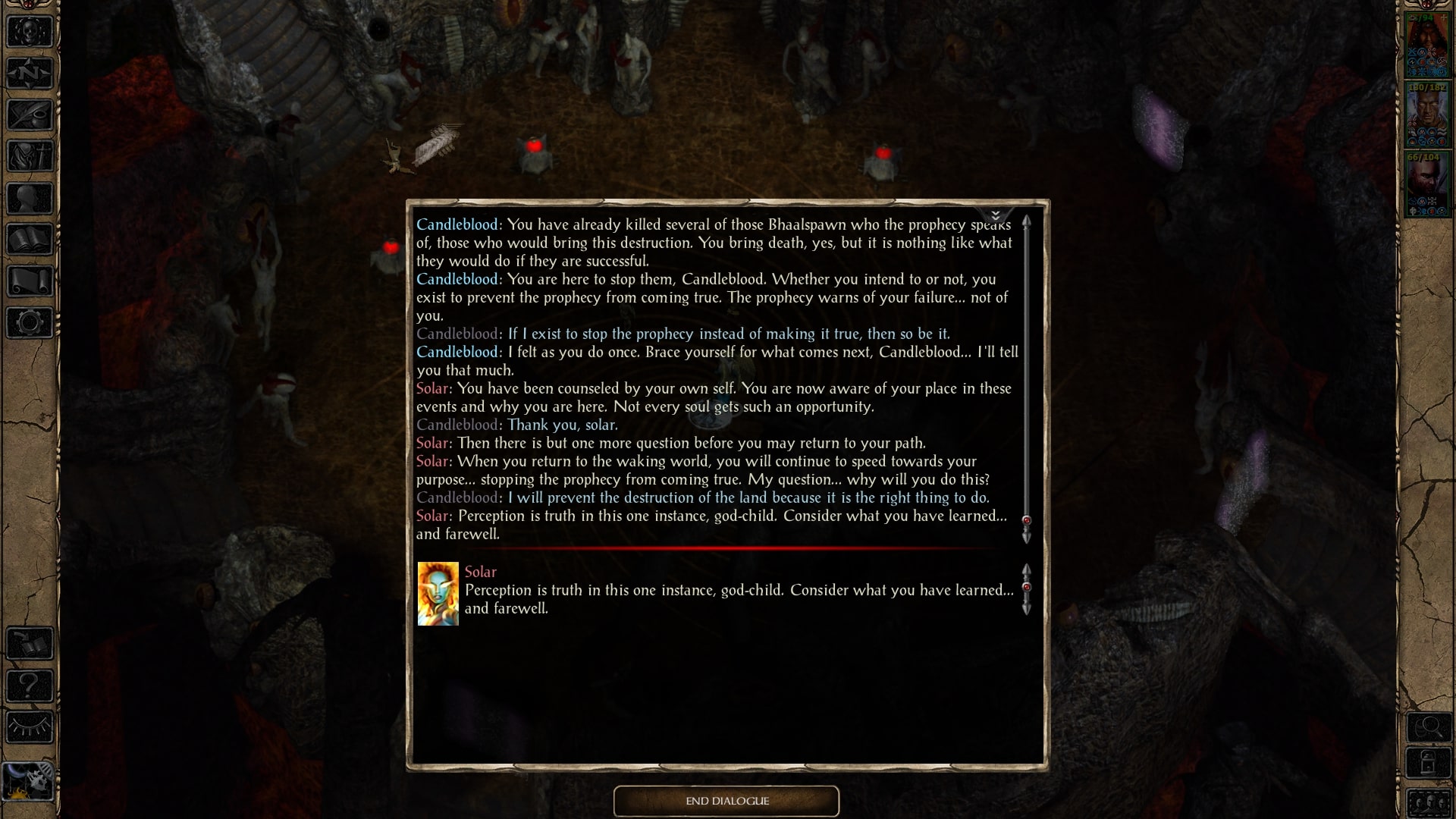The width and height of the screenshot is (1456, 819).
Task: Open the inventory screen
Action: click(30, 156)
